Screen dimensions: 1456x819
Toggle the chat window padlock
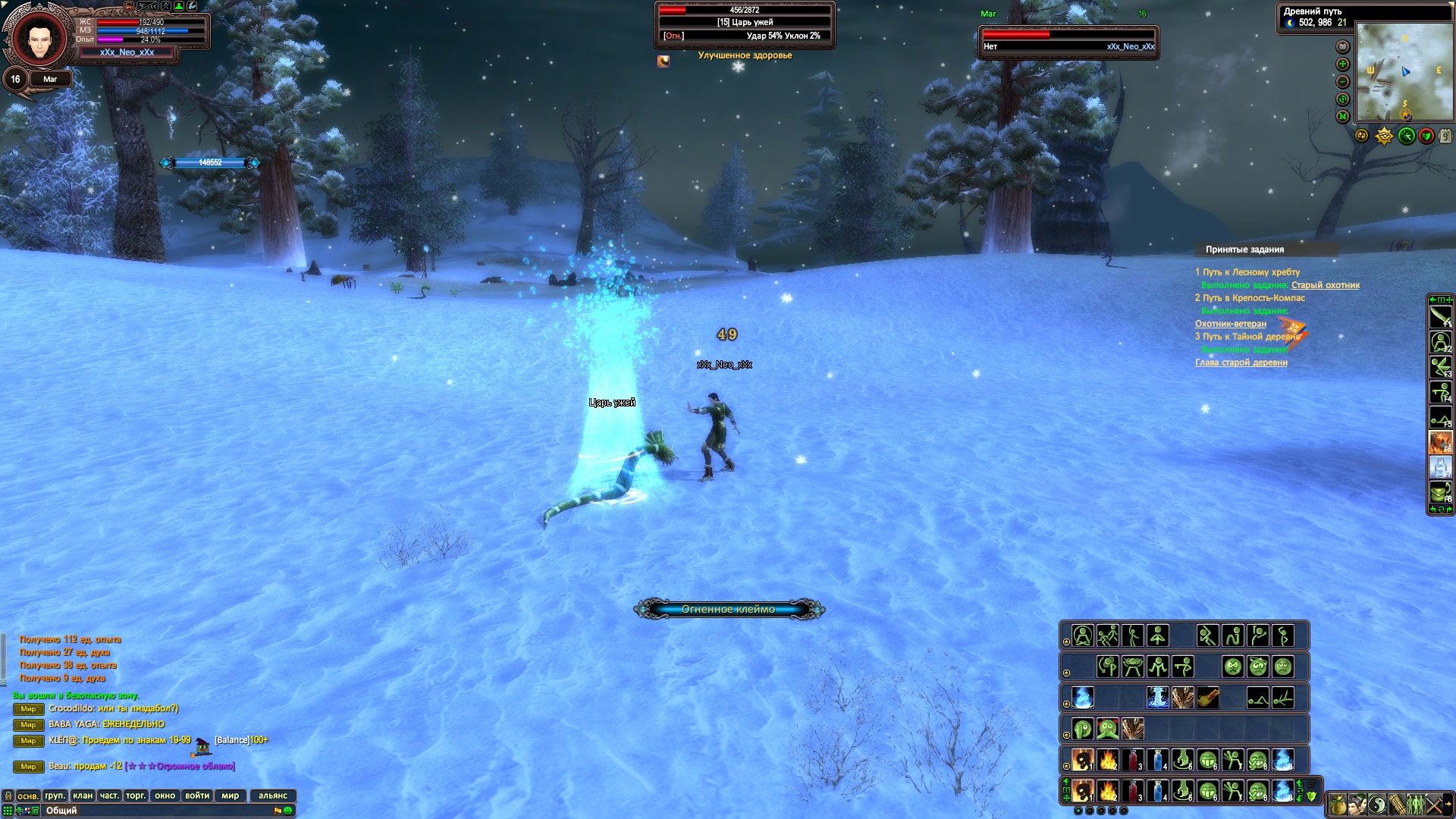click(8, 795)
